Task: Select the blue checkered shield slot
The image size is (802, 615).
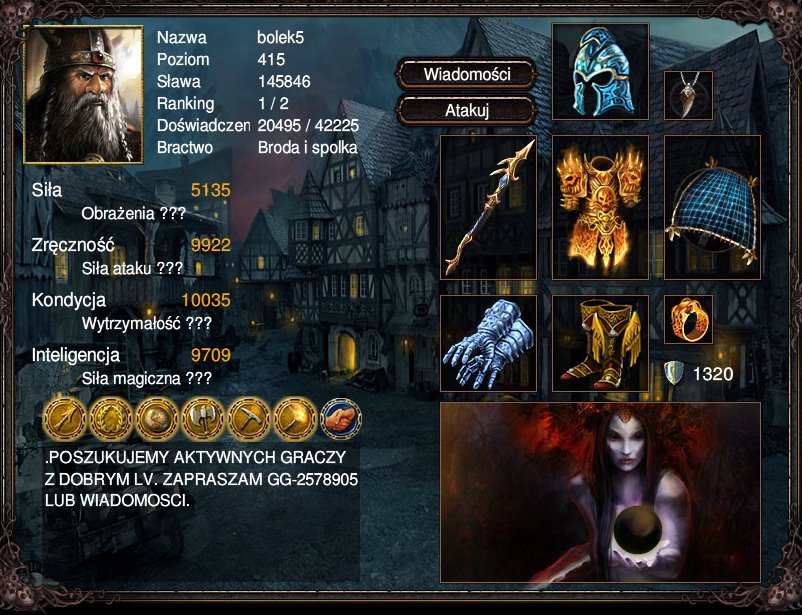Action: [712, 207]
